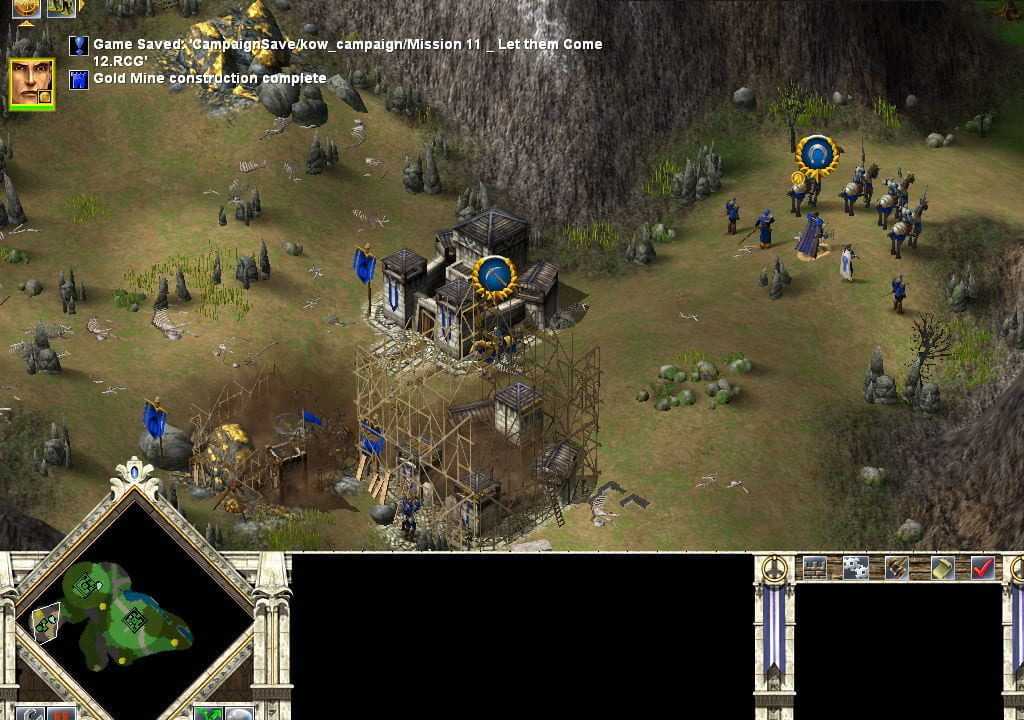Click the green arrow button below minimap

pos(208,714)
